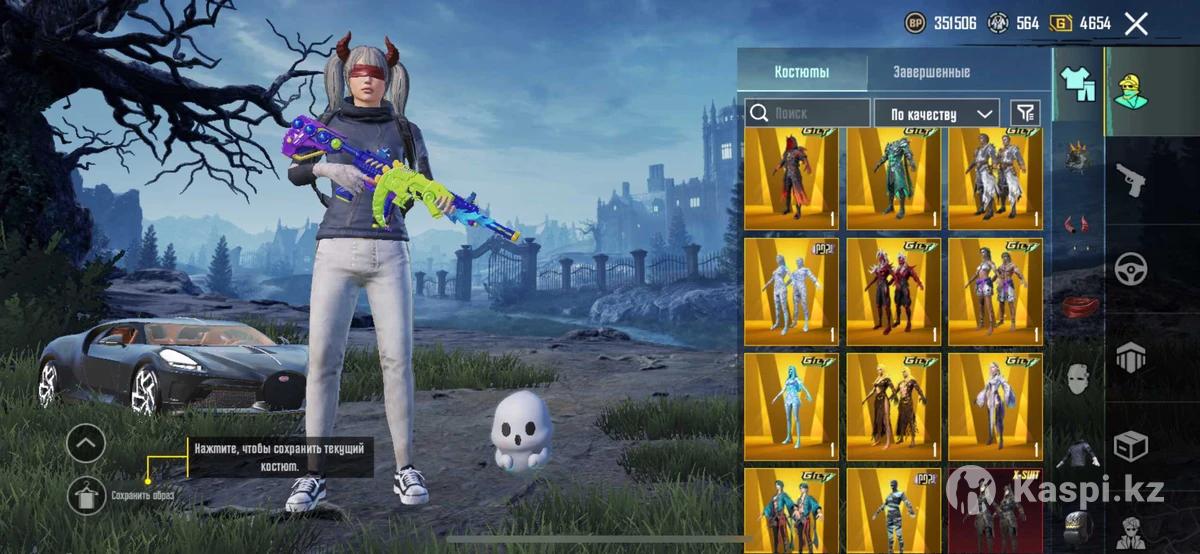Open the red horns headwear subcategory
The image size is (1200, 554).
(1077, 227)
